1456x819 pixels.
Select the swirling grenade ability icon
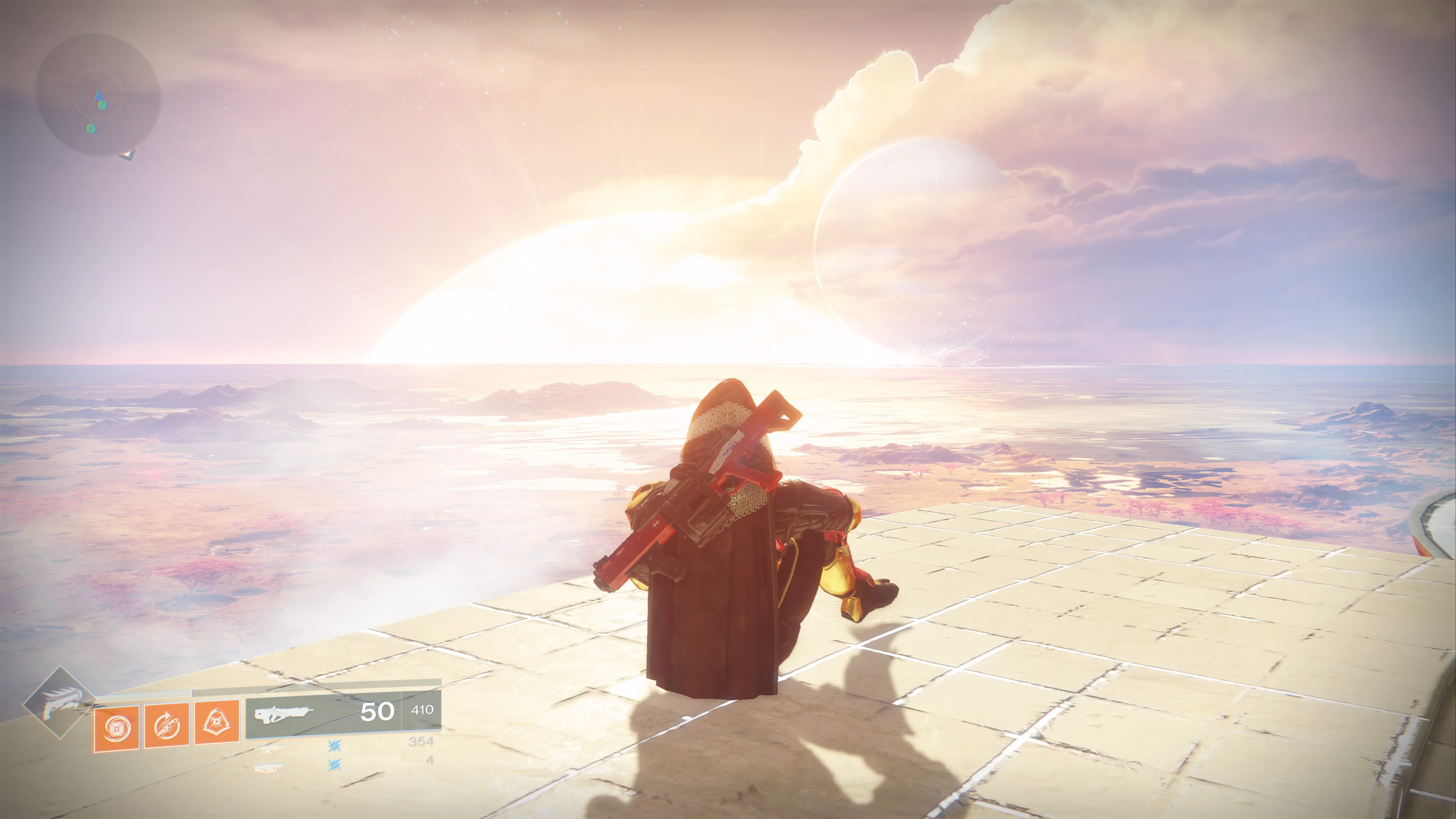click(x=116, y=729)
